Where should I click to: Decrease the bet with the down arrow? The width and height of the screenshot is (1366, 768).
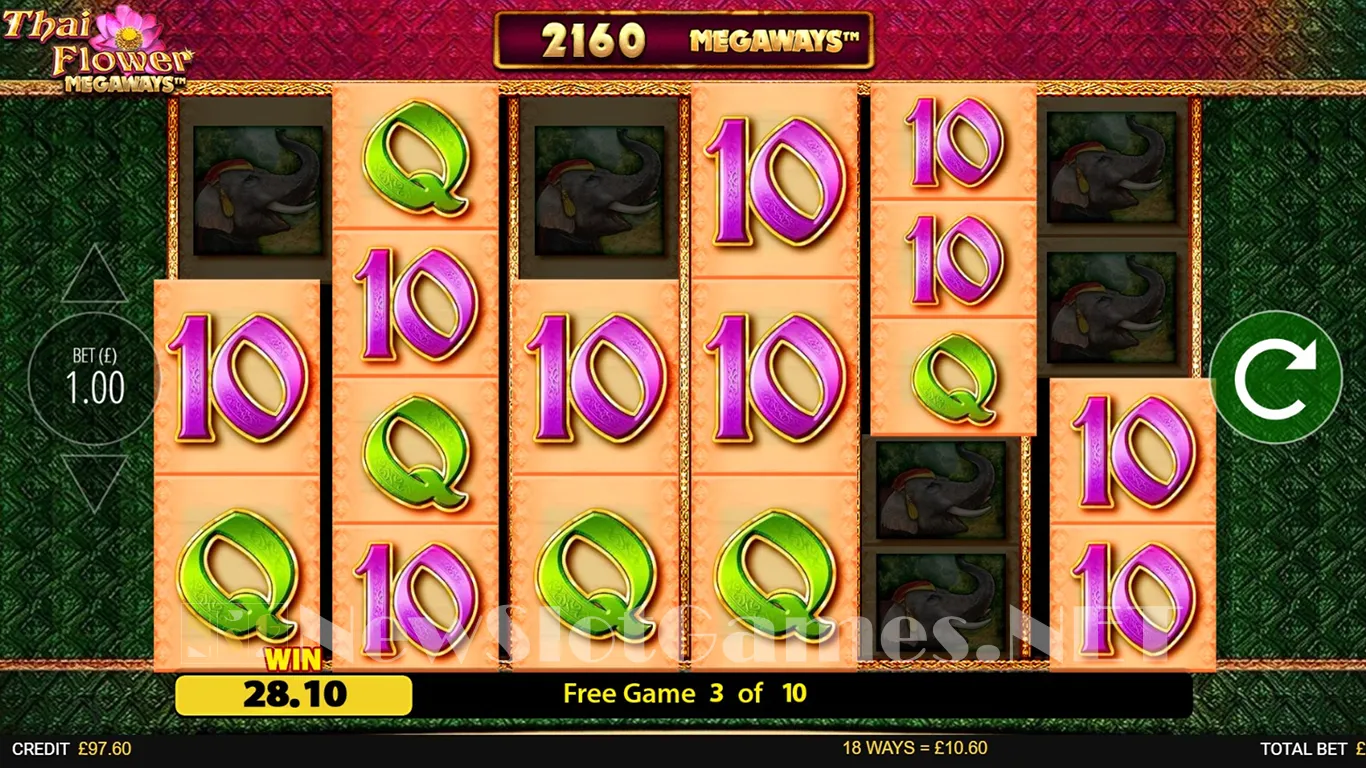click(x=95, y=481)
